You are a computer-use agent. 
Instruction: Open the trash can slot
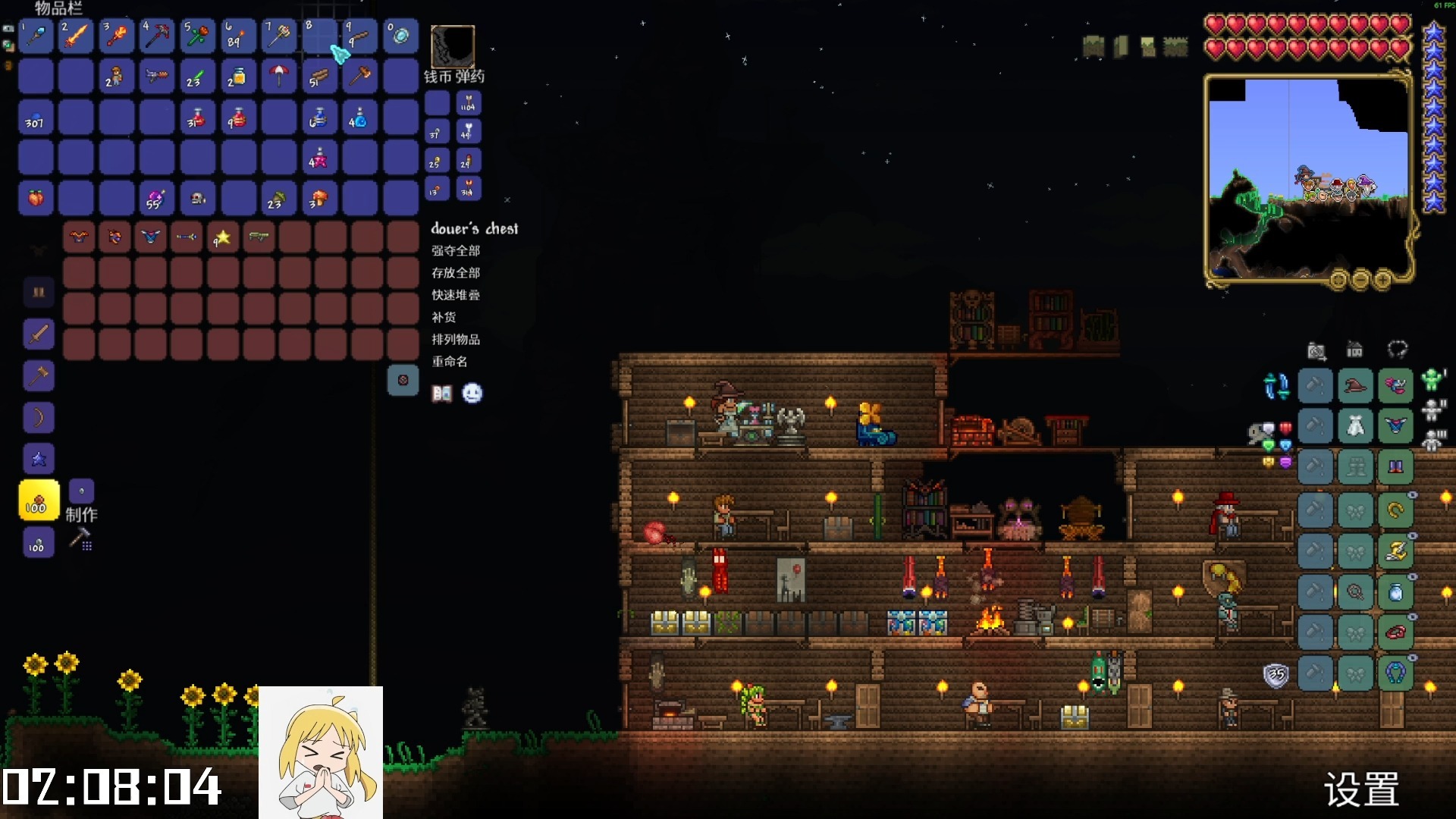[403, 380]
